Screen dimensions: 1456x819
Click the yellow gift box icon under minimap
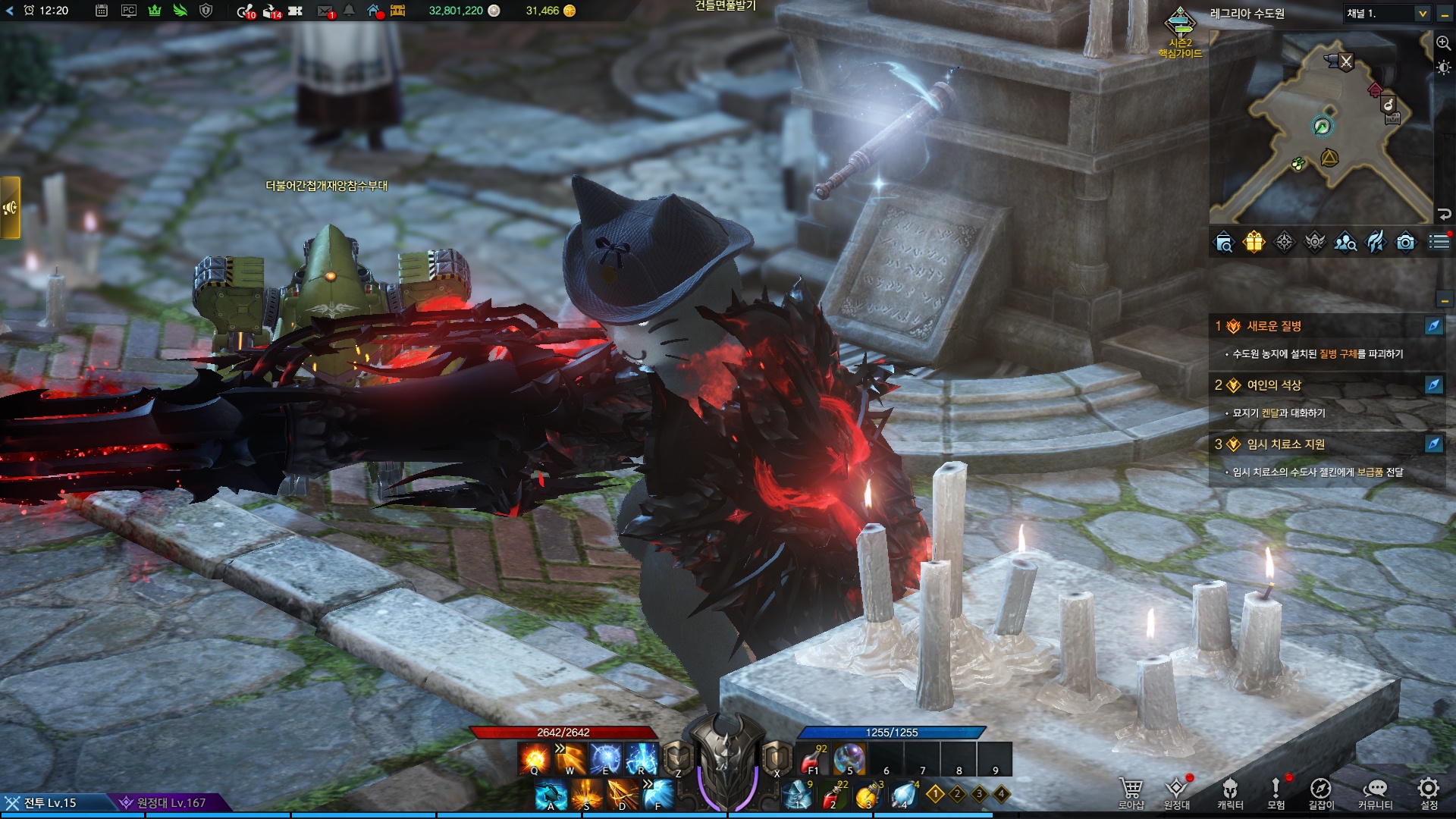tap(1254, 242)
